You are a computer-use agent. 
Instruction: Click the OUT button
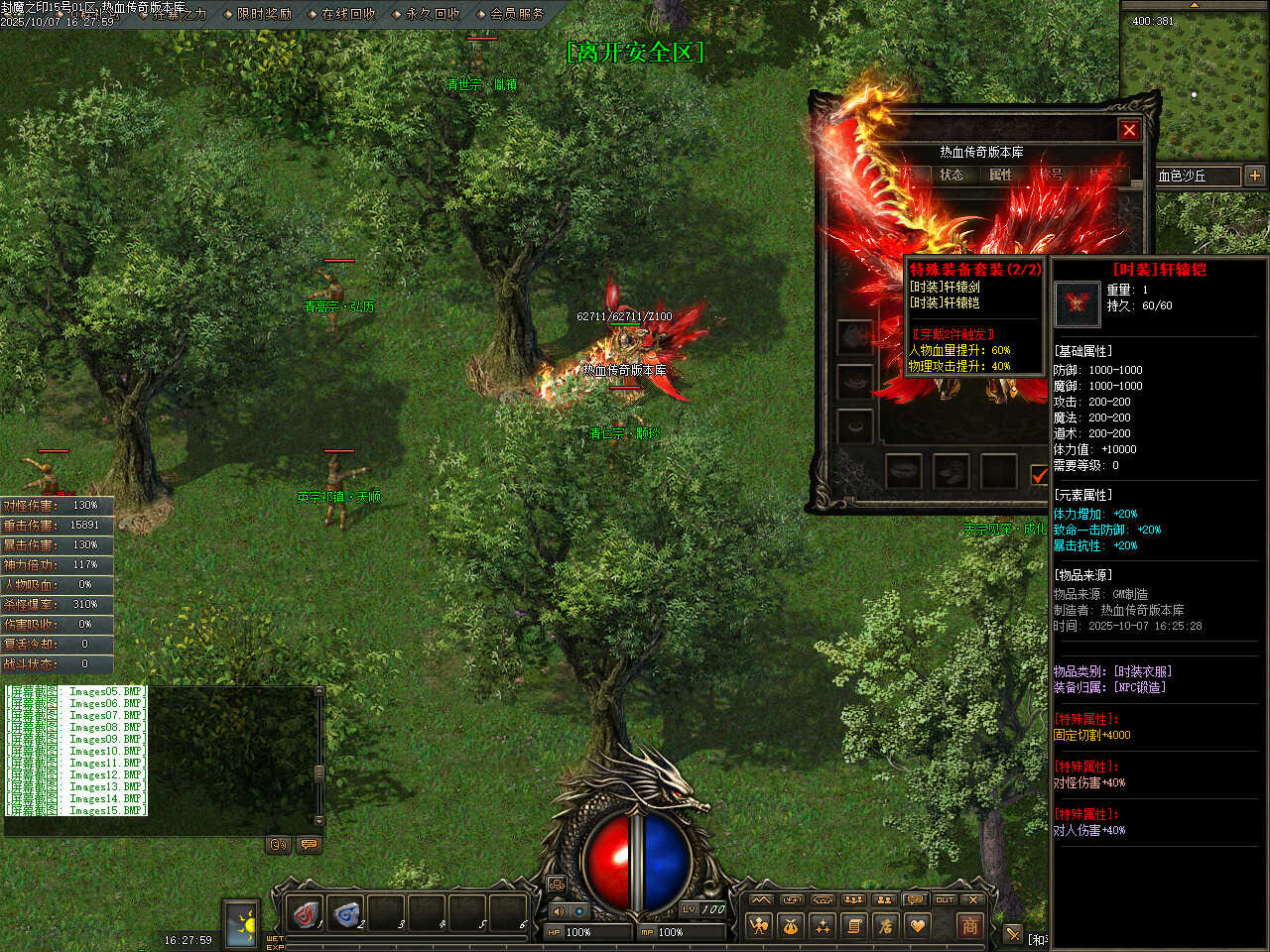point(945,899)
